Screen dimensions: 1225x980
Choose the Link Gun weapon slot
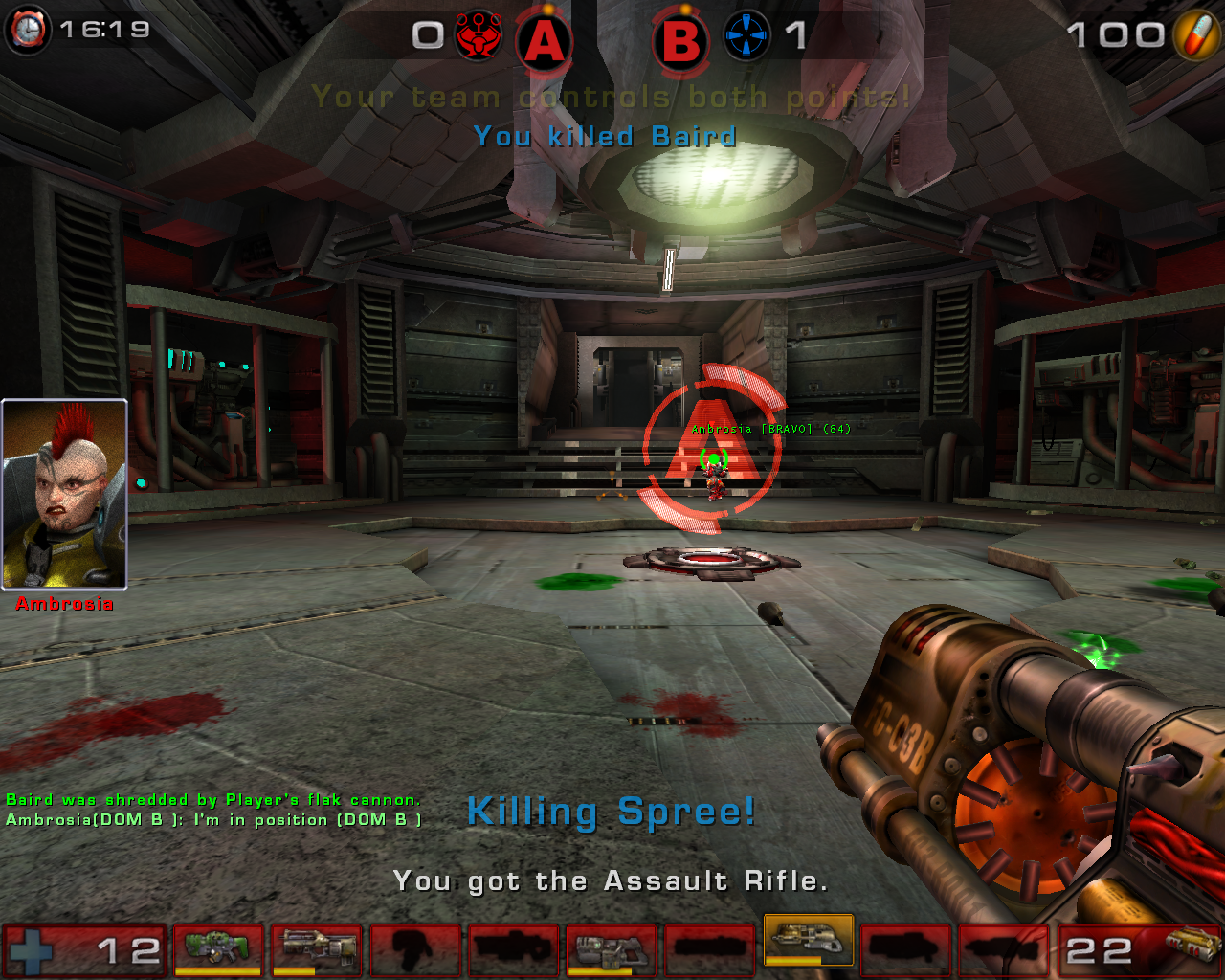pyautogui.click(x=612, y=948)
